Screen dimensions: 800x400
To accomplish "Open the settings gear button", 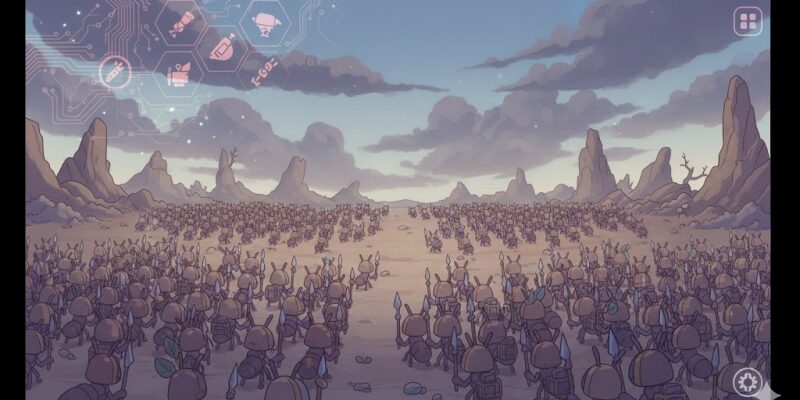I will (x=746, y=381).
